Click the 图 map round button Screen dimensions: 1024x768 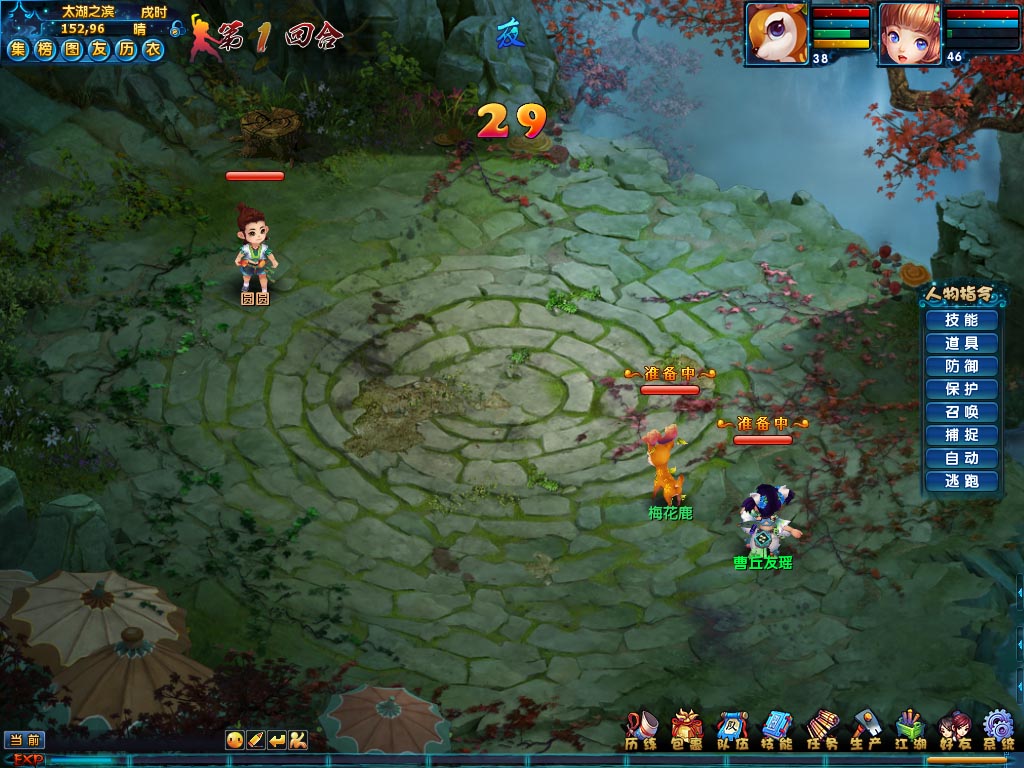tap(72, 50)
